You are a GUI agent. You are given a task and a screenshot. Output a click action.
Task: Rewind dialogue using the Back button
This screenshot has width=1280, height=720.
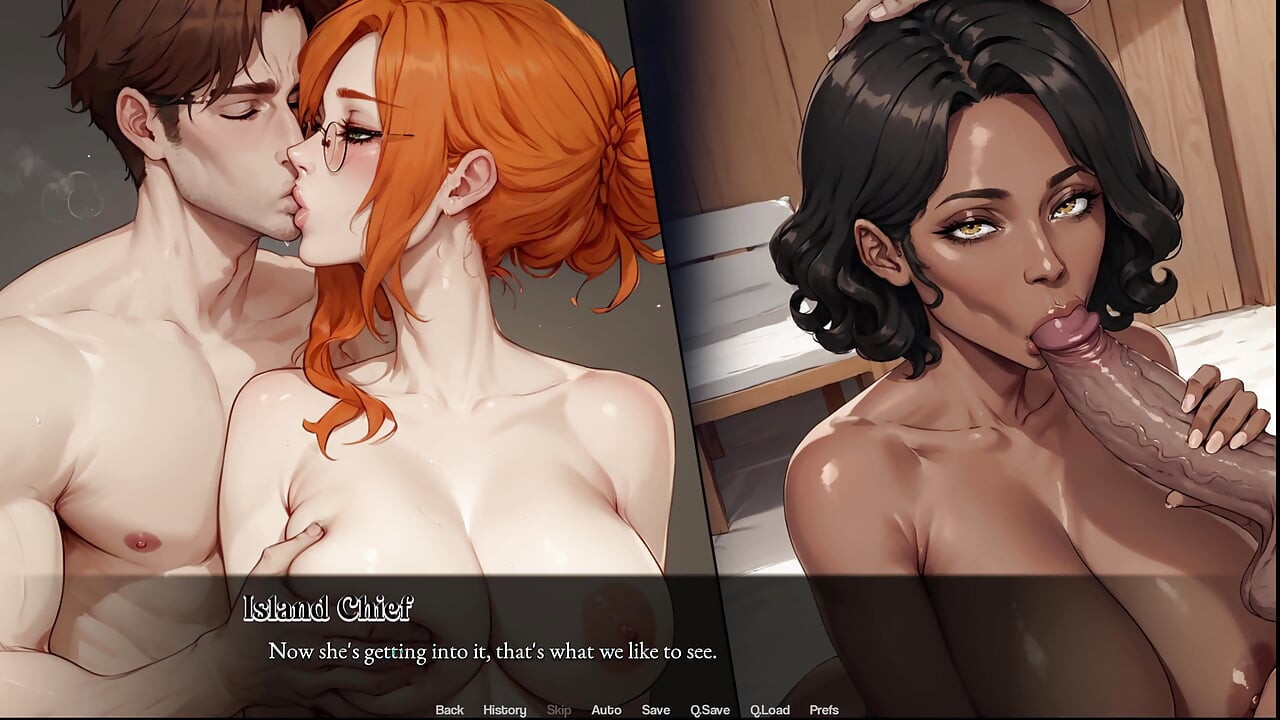449,709
